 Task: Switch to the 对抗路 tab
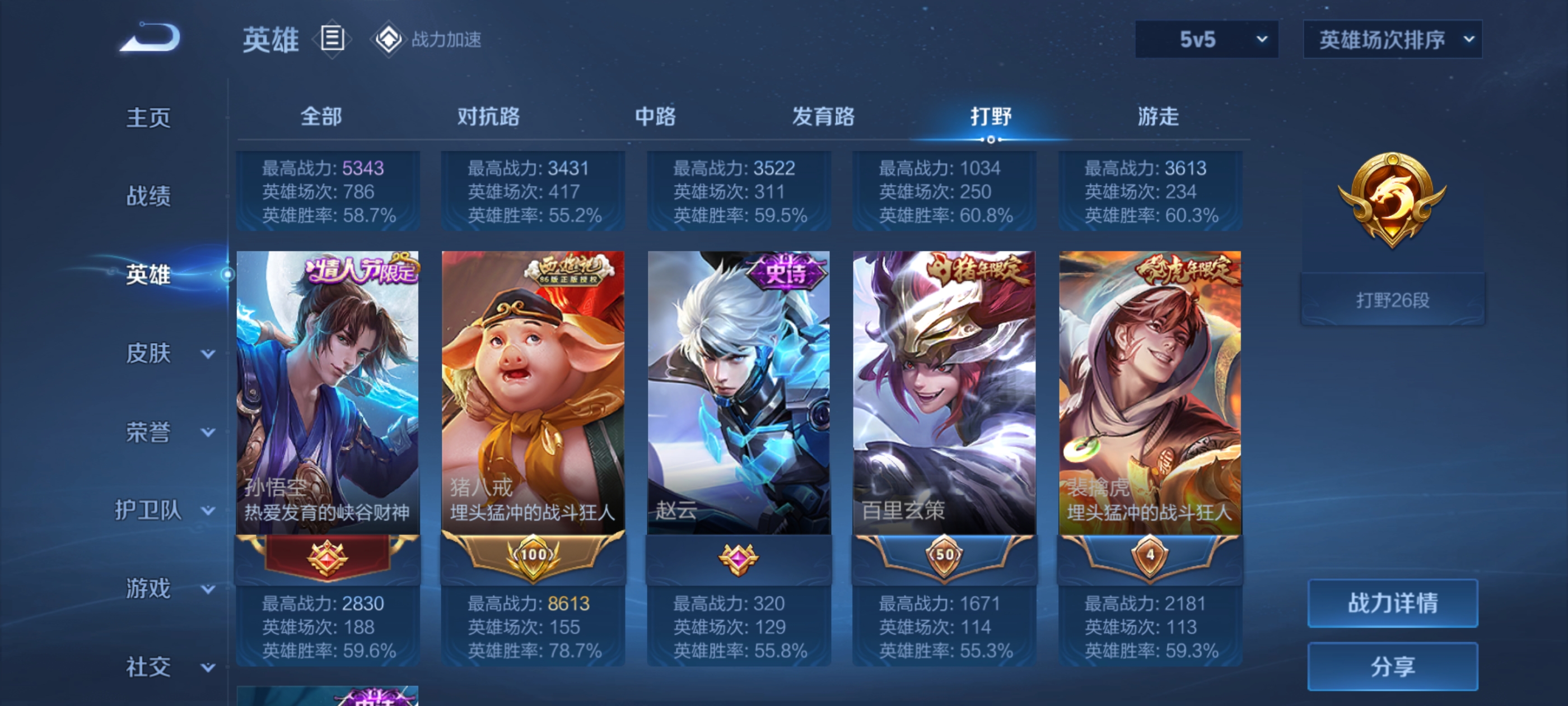pos(488,116)
